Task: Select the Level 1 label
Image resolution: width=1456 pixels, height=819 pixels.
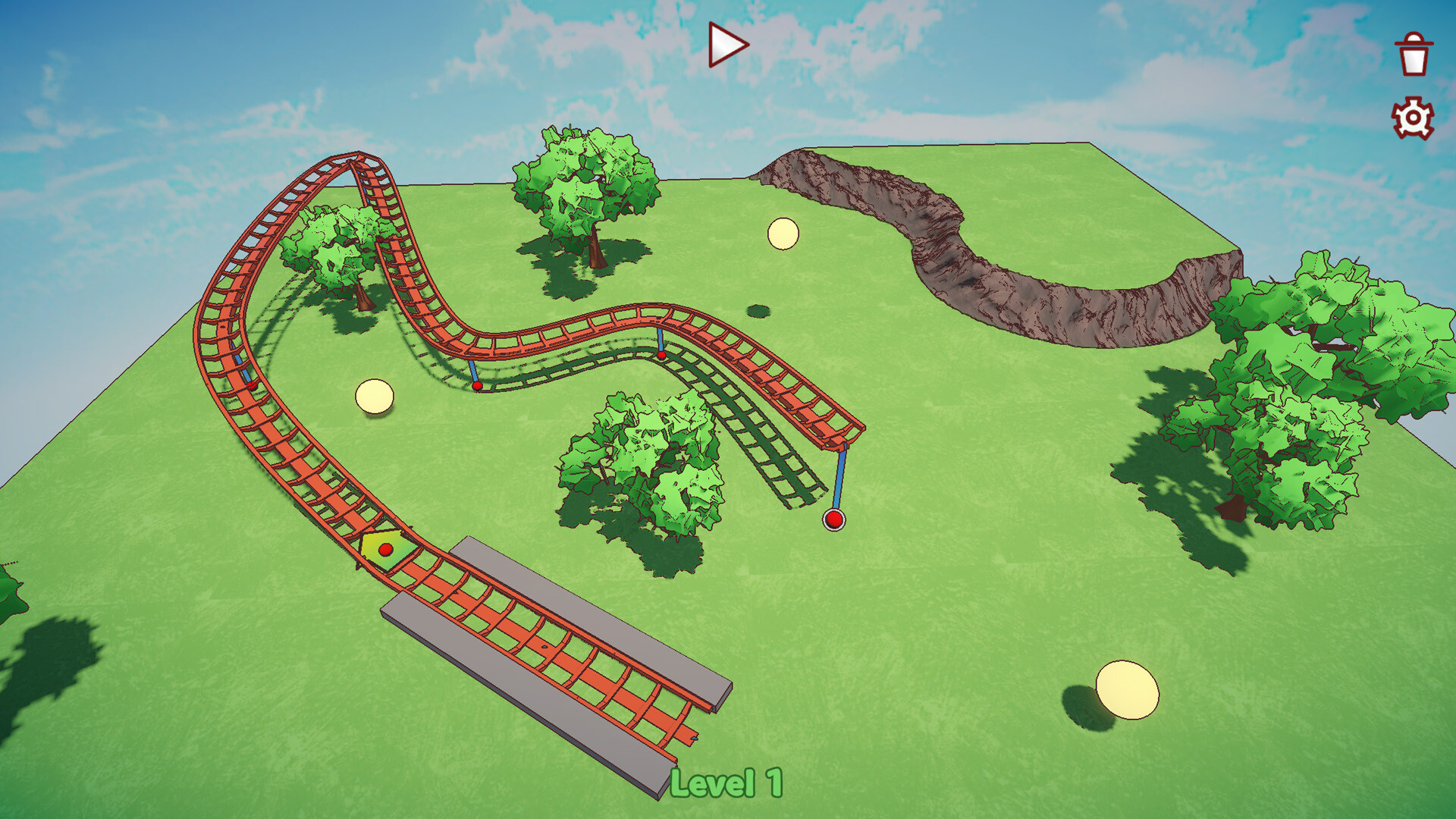Action: 727,783
